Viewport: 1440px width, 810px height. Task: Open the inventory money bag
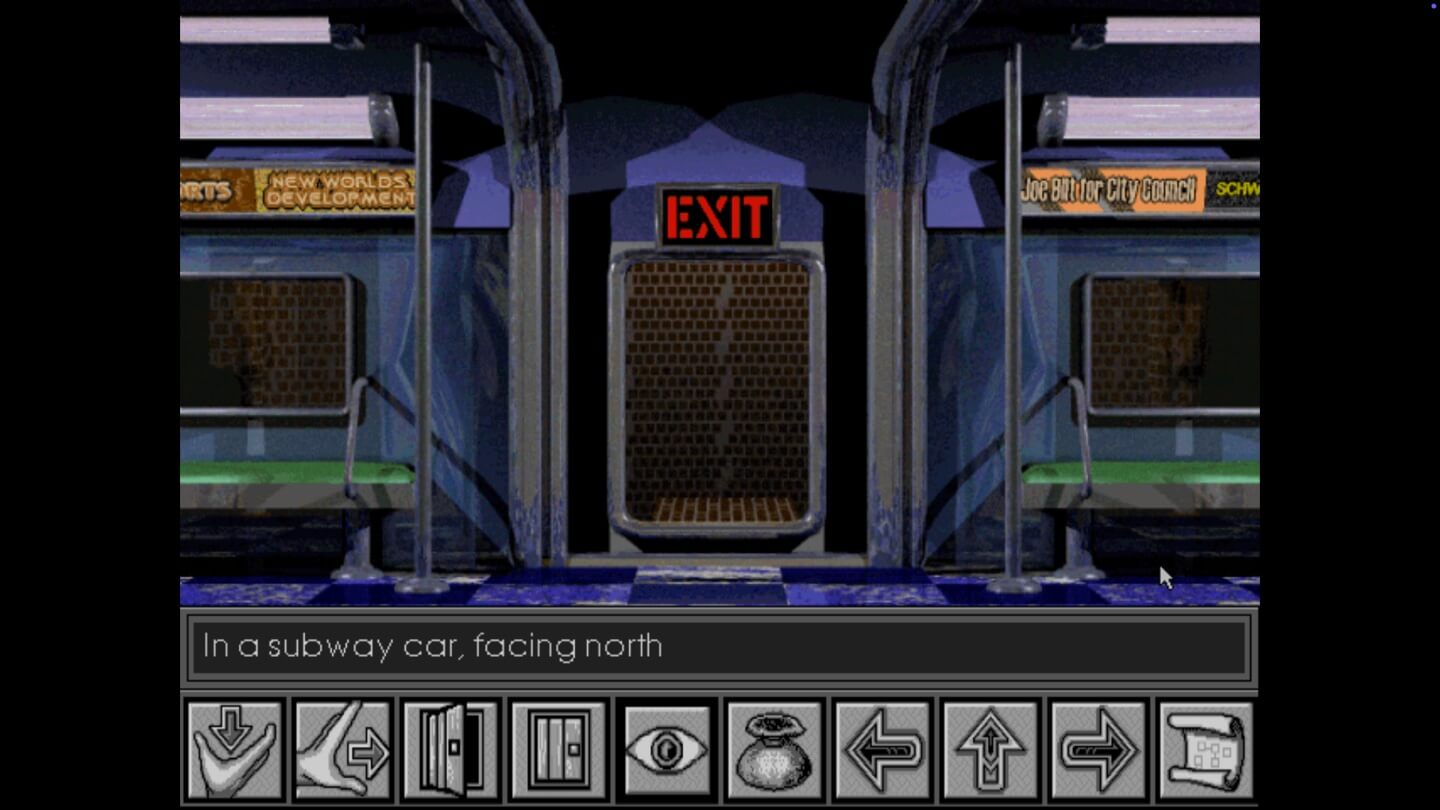click(x=773, y=748)
